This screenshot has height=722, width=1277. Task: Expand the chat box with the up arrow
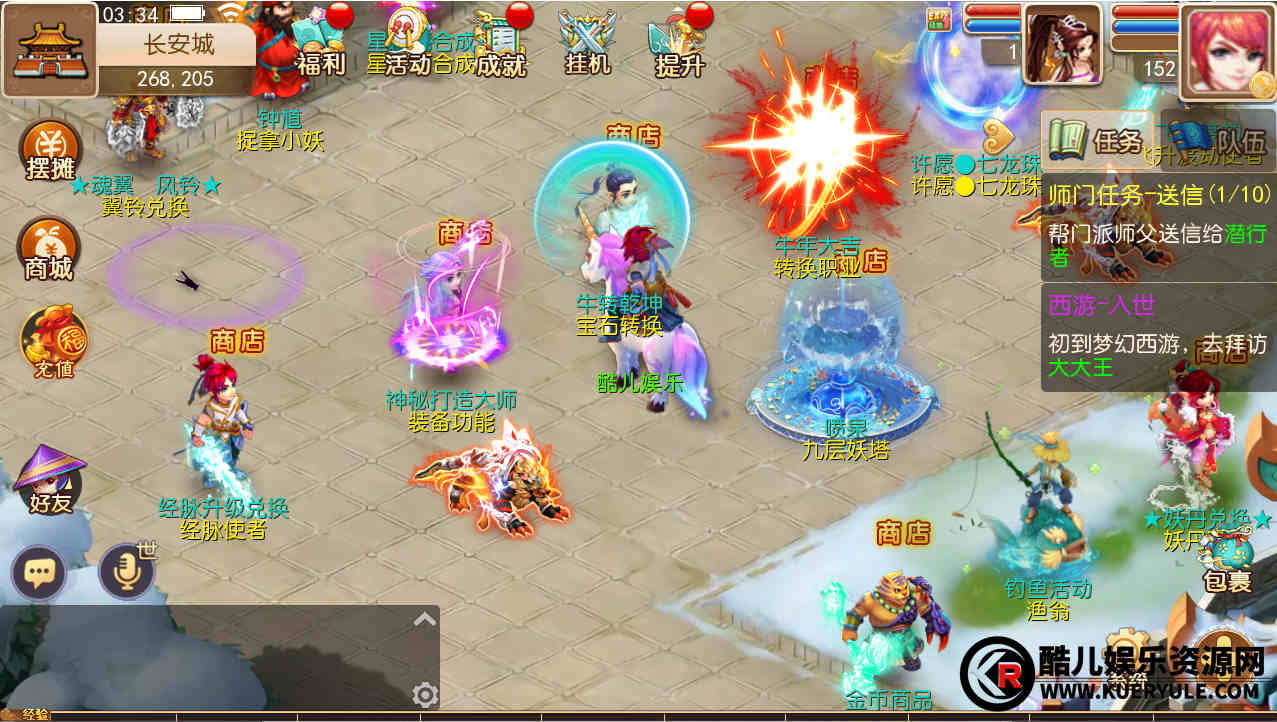pos(425,619)
